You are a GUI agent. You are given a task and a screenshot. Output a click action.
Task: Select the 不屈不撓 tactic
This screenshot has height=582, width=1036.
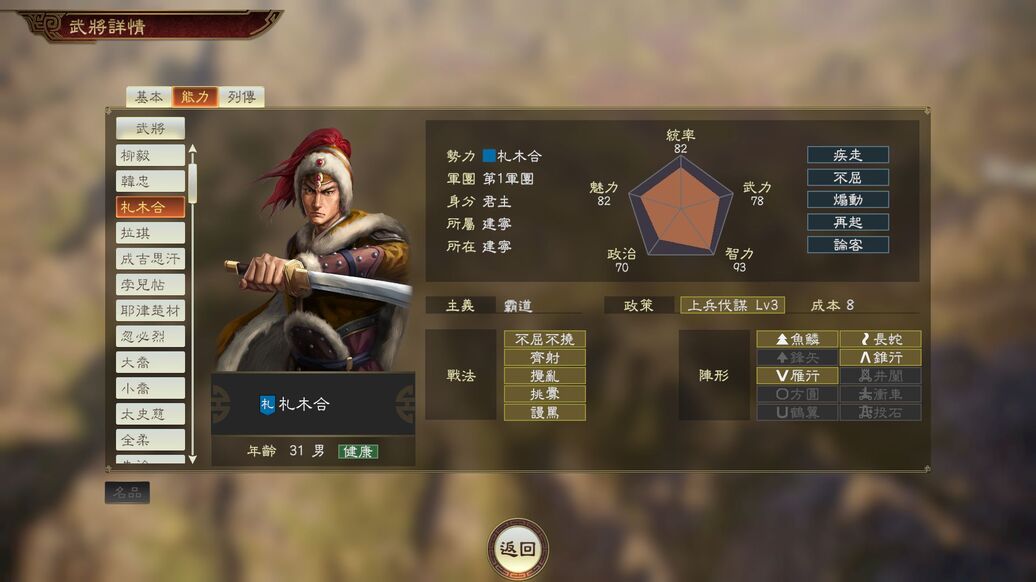545,339
